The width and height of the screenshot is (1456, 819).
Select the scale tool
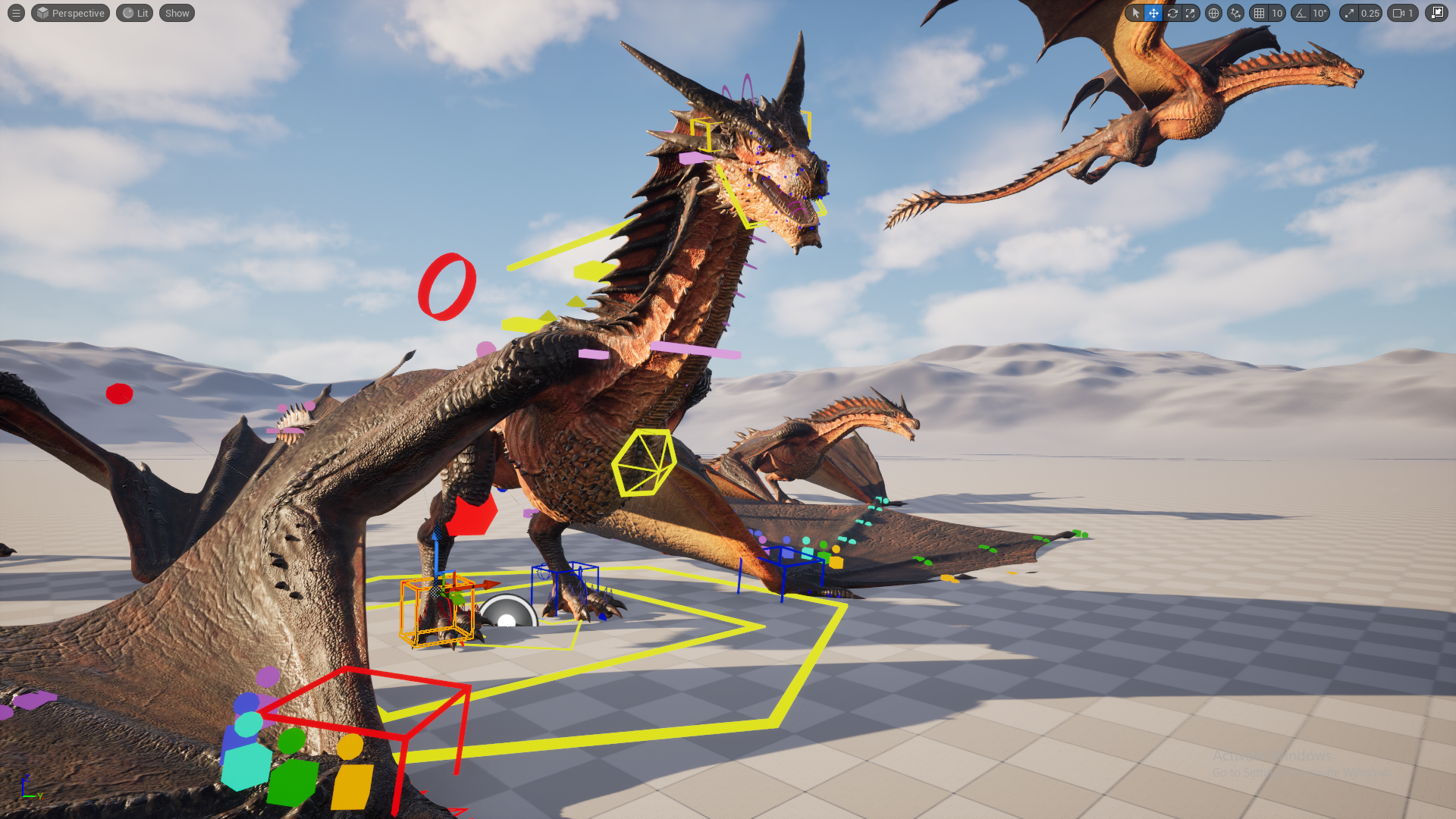point(1191,13)
